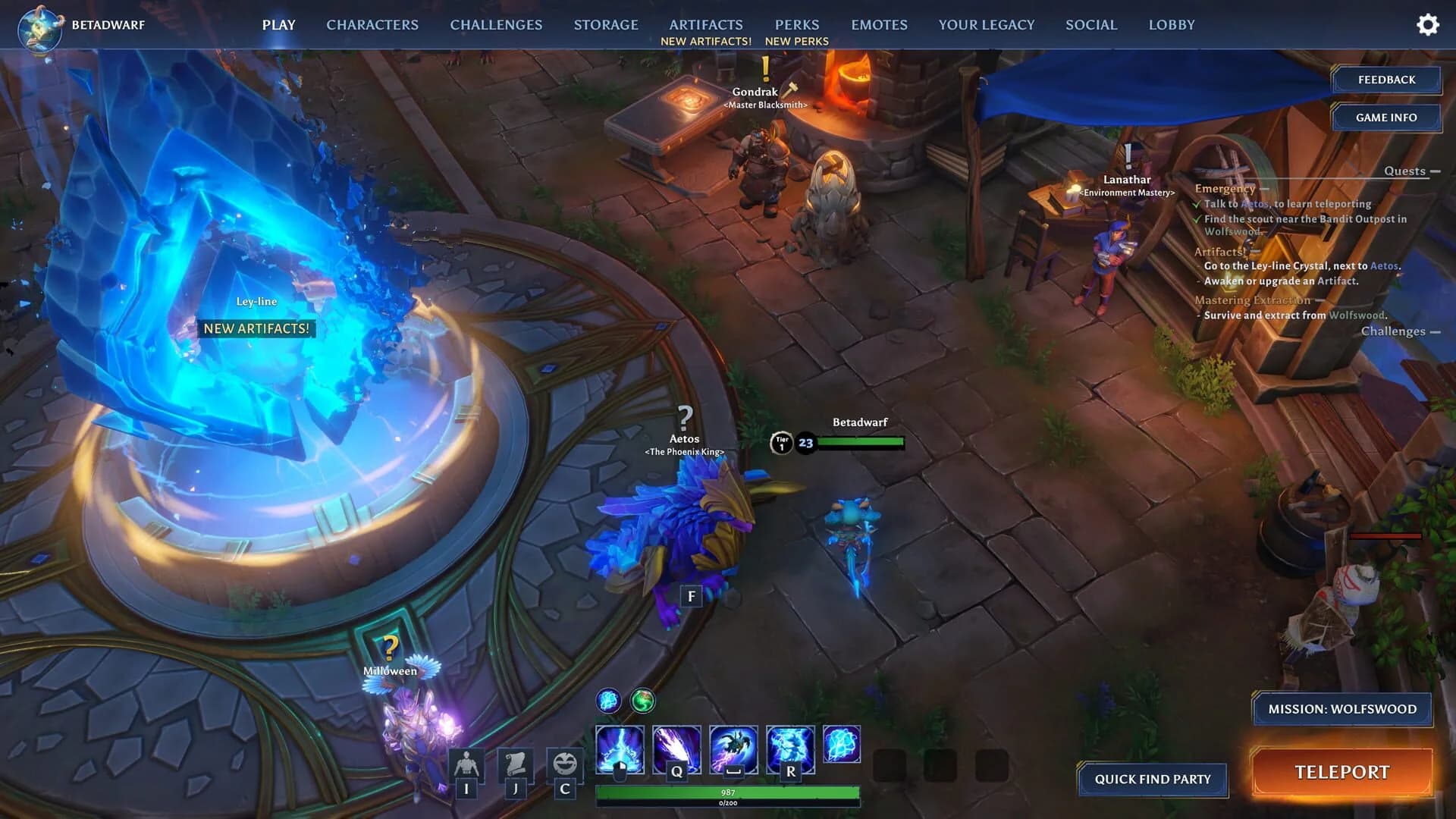Click the Tier 1 badge next to Betadwarf's health bar
The width and height of the screenshot is (1456, 819).
780,443
